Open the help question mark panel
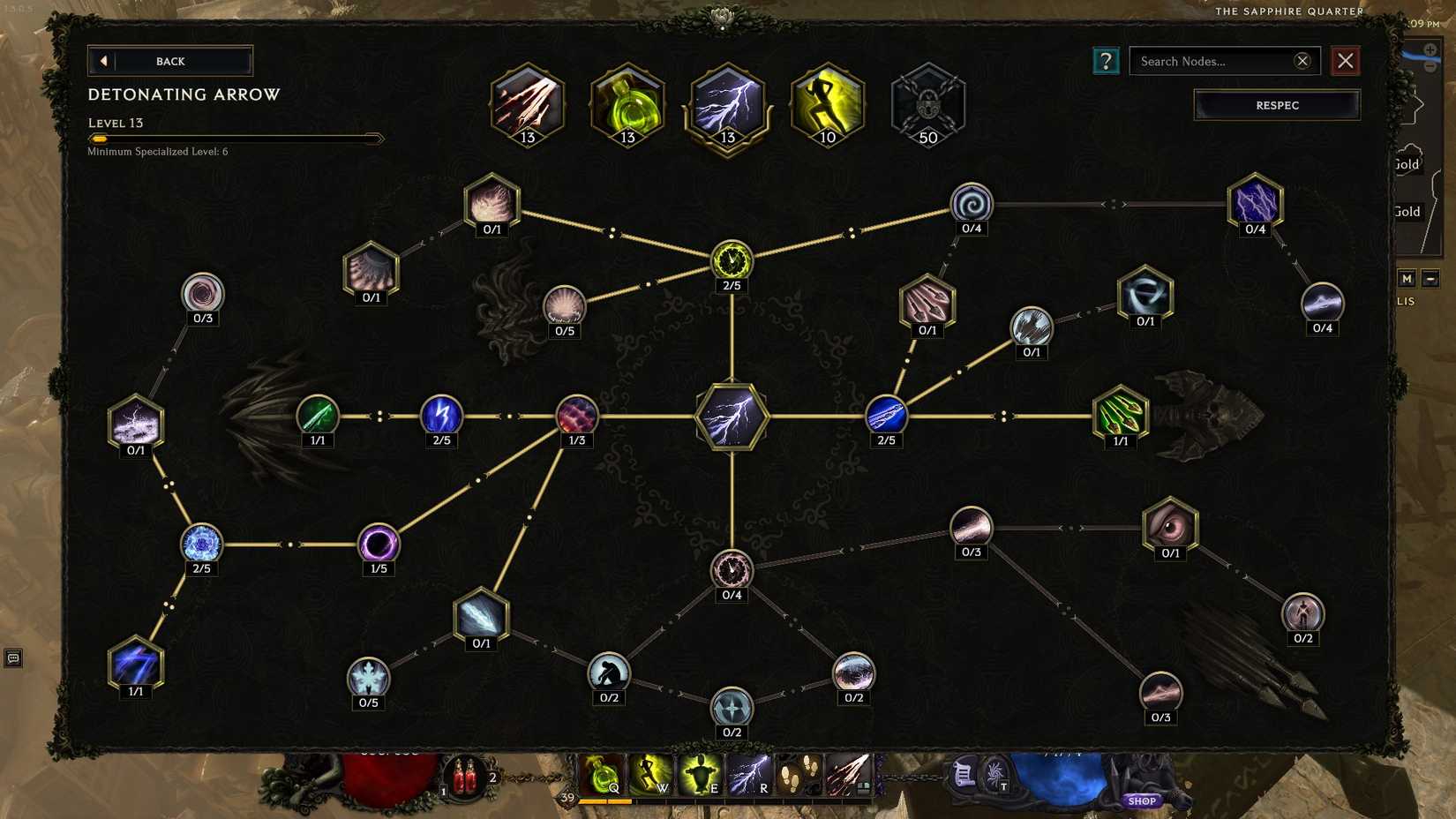1456x819 pixels. [1106, 61]
